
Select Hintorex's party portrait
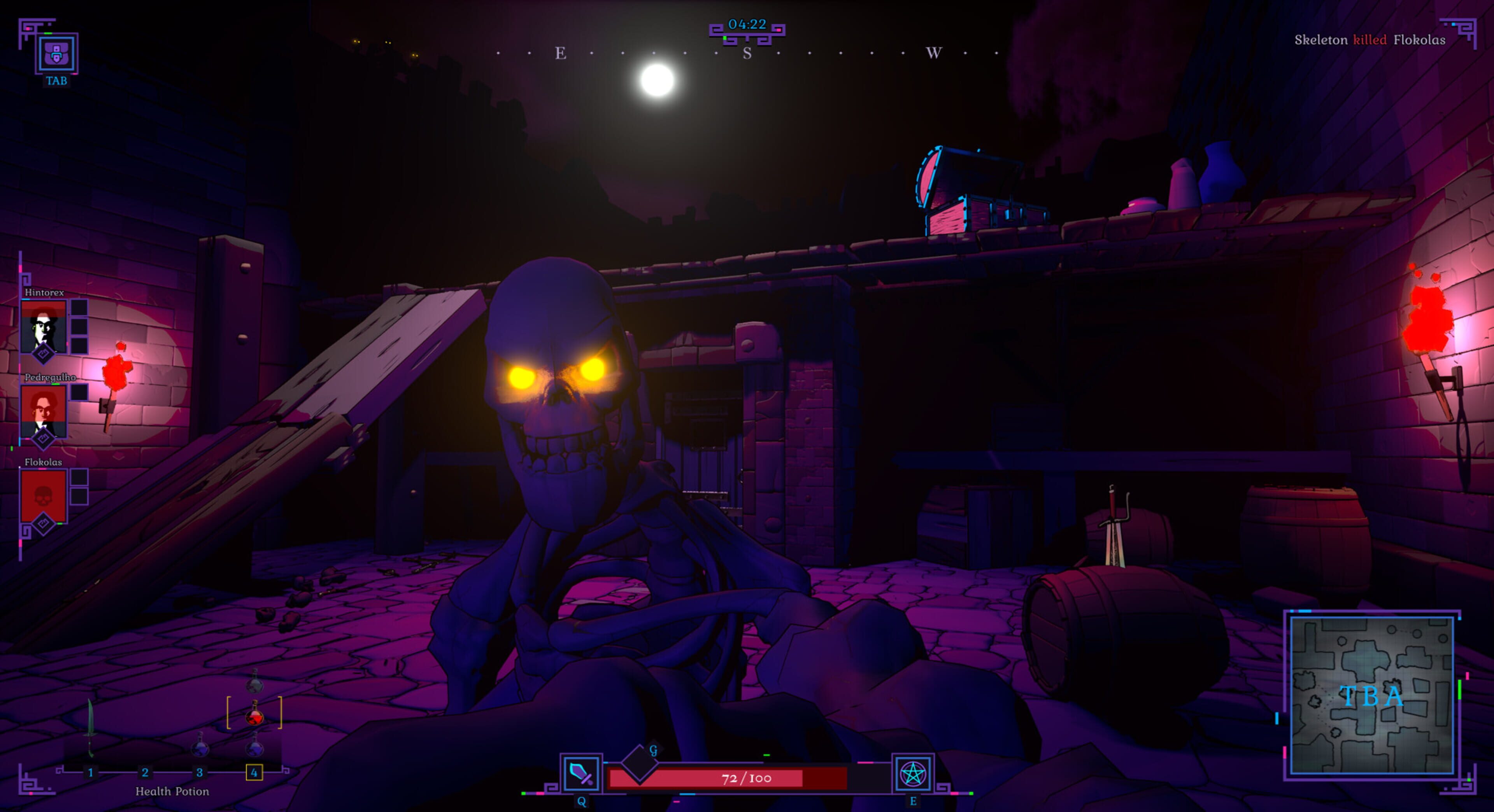coord(44,326)
